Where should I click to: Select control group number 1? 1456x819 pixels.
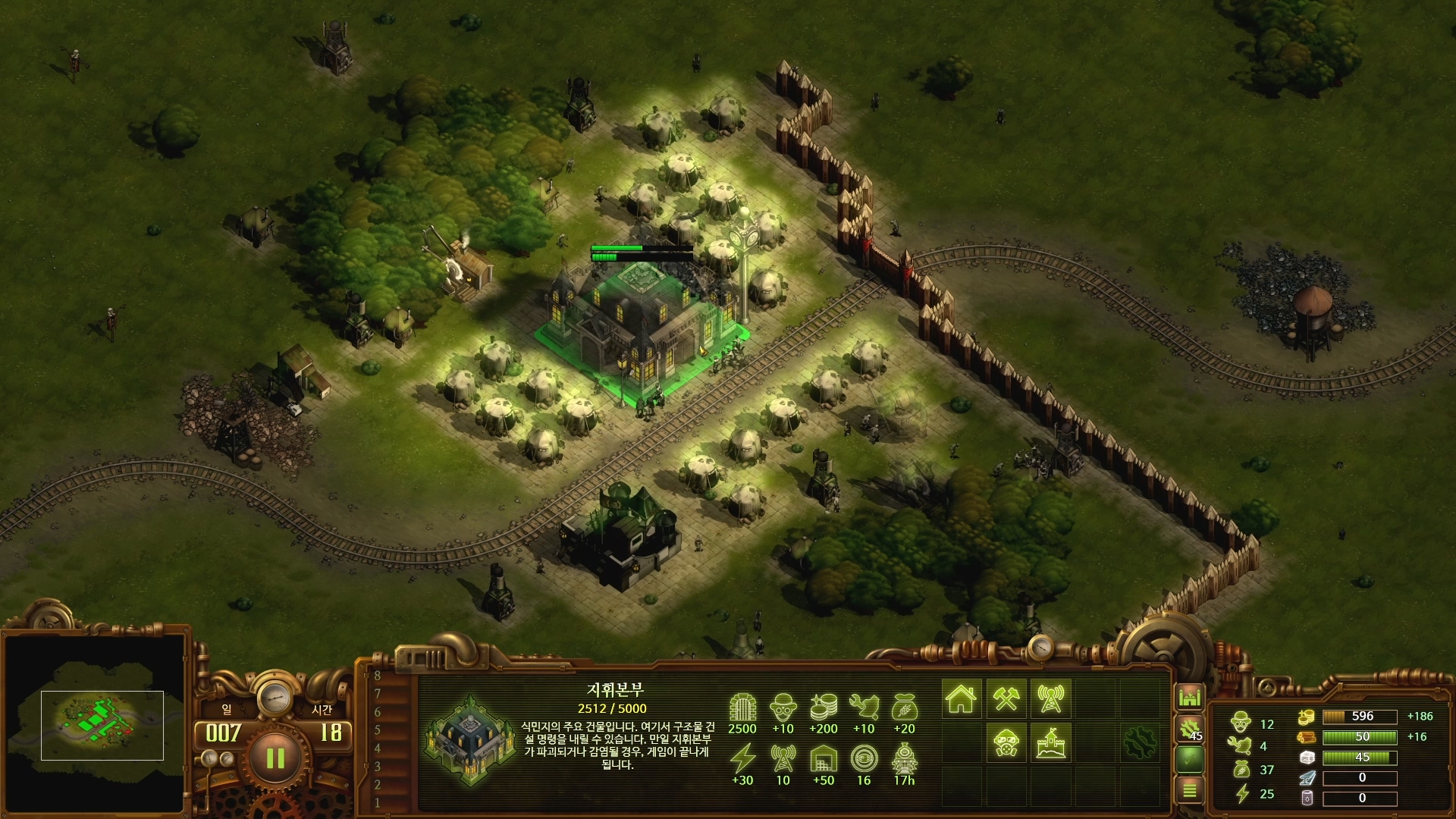(x=378, y=802)
